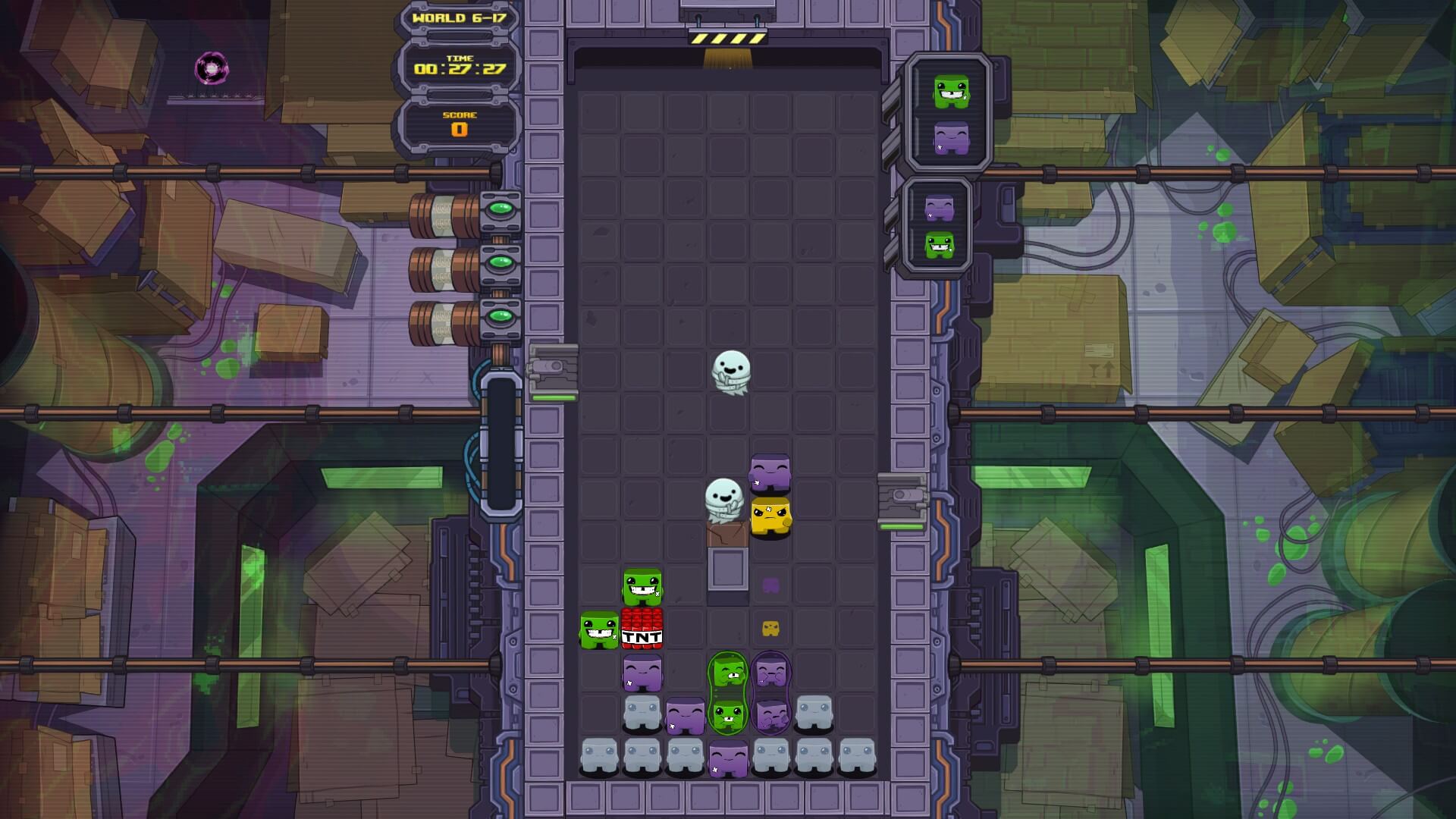
Task: Click the lower next-piece preview panel
Action: pyautogui.click(x=939, y=226)
